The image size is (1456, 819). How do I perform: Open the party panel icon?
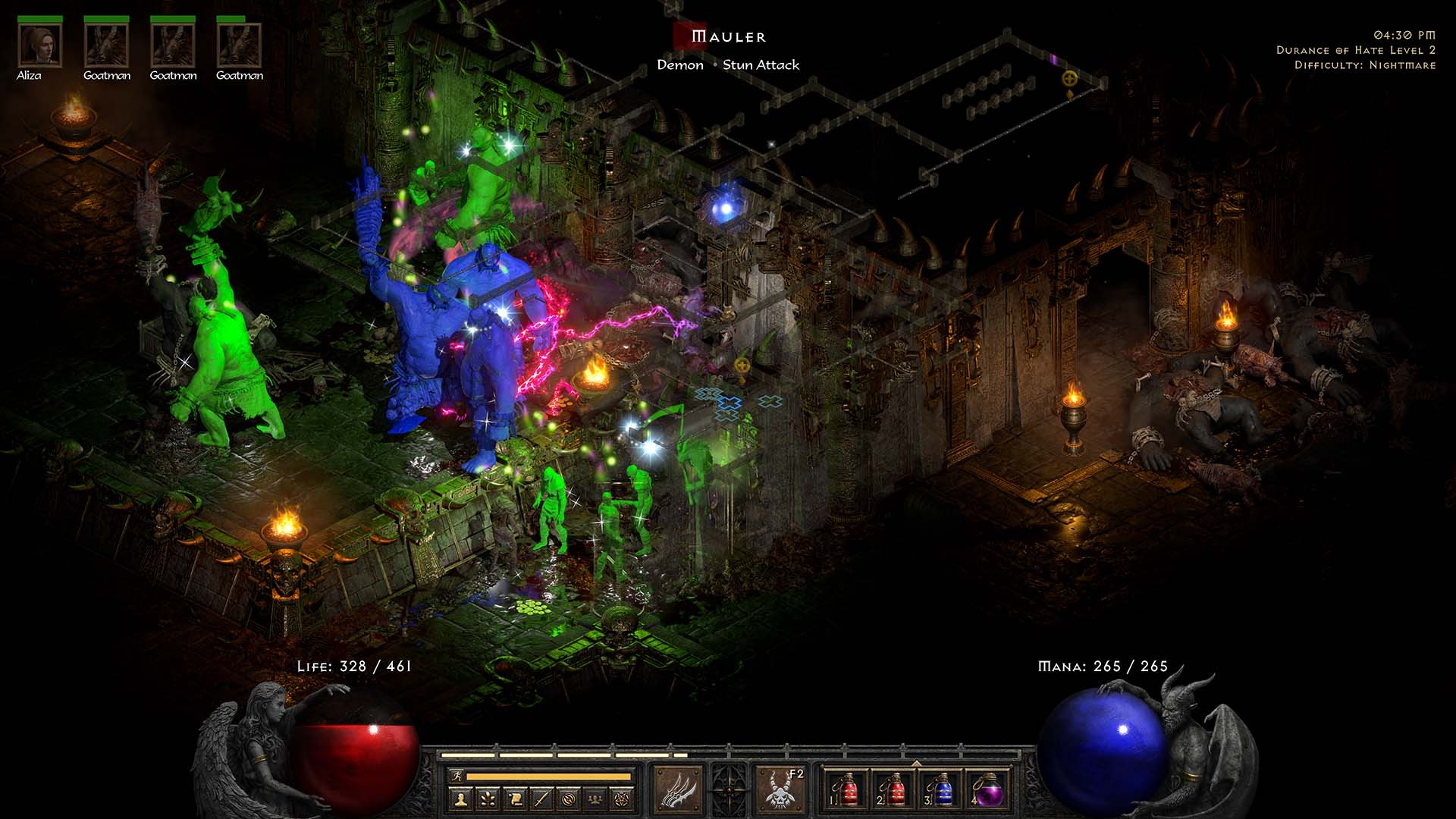(596, 799)
